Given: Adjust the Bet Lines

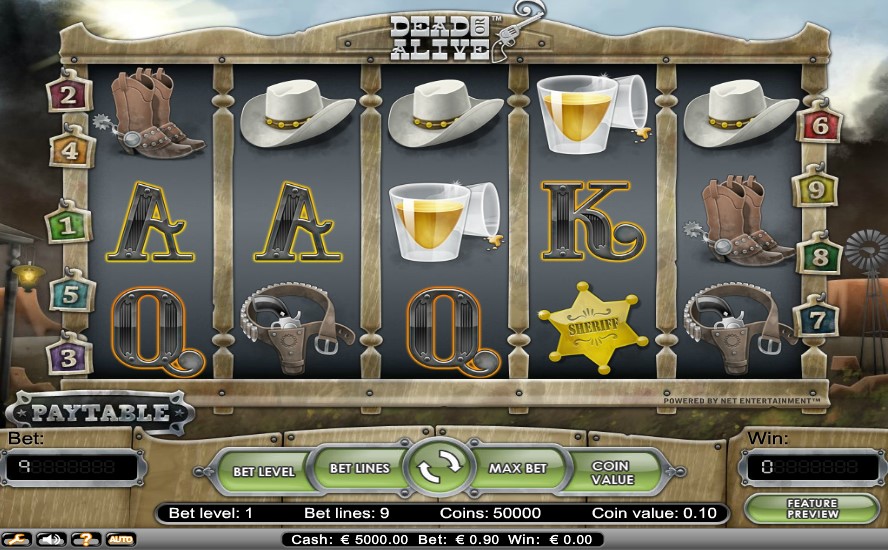Looking at the screenshot, I should (x=357, y=468).
